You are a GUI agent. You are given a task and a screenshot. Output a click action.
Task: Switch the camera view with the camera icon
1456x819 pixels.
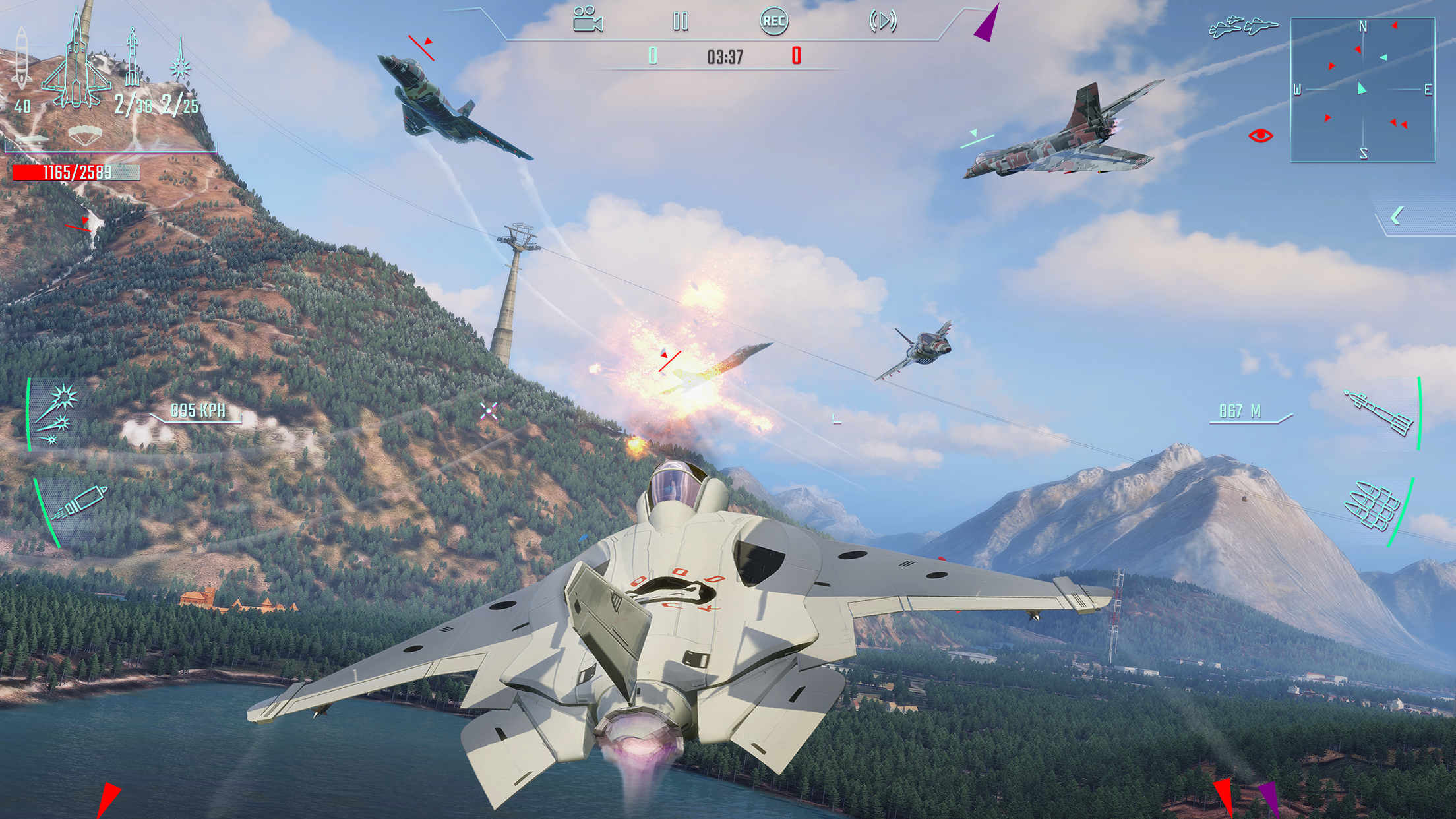[x=588, y=20]
